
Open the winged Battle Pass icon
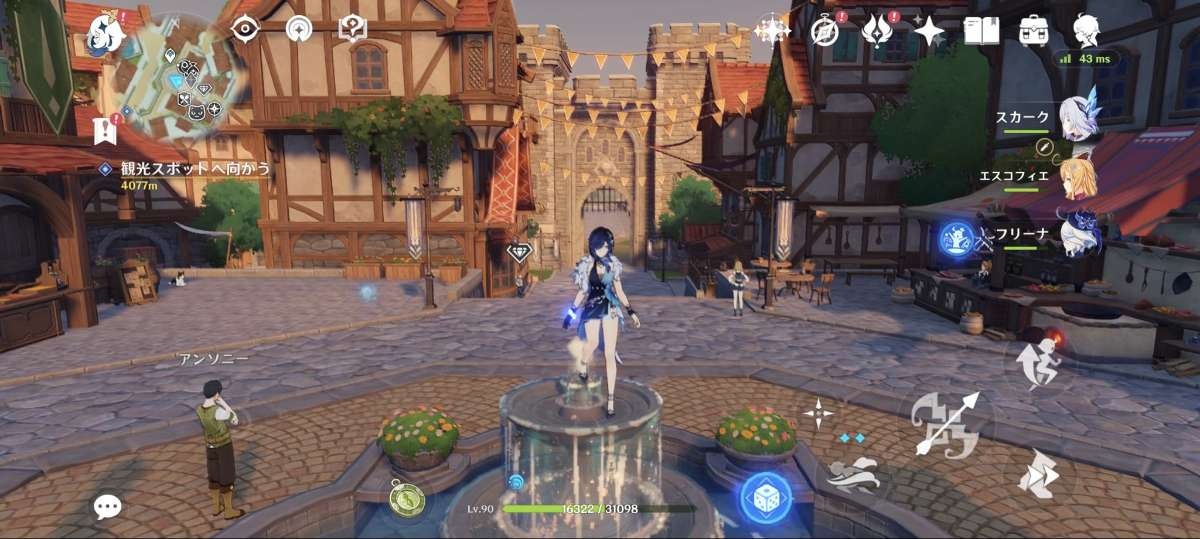click(x=876, y=31)
